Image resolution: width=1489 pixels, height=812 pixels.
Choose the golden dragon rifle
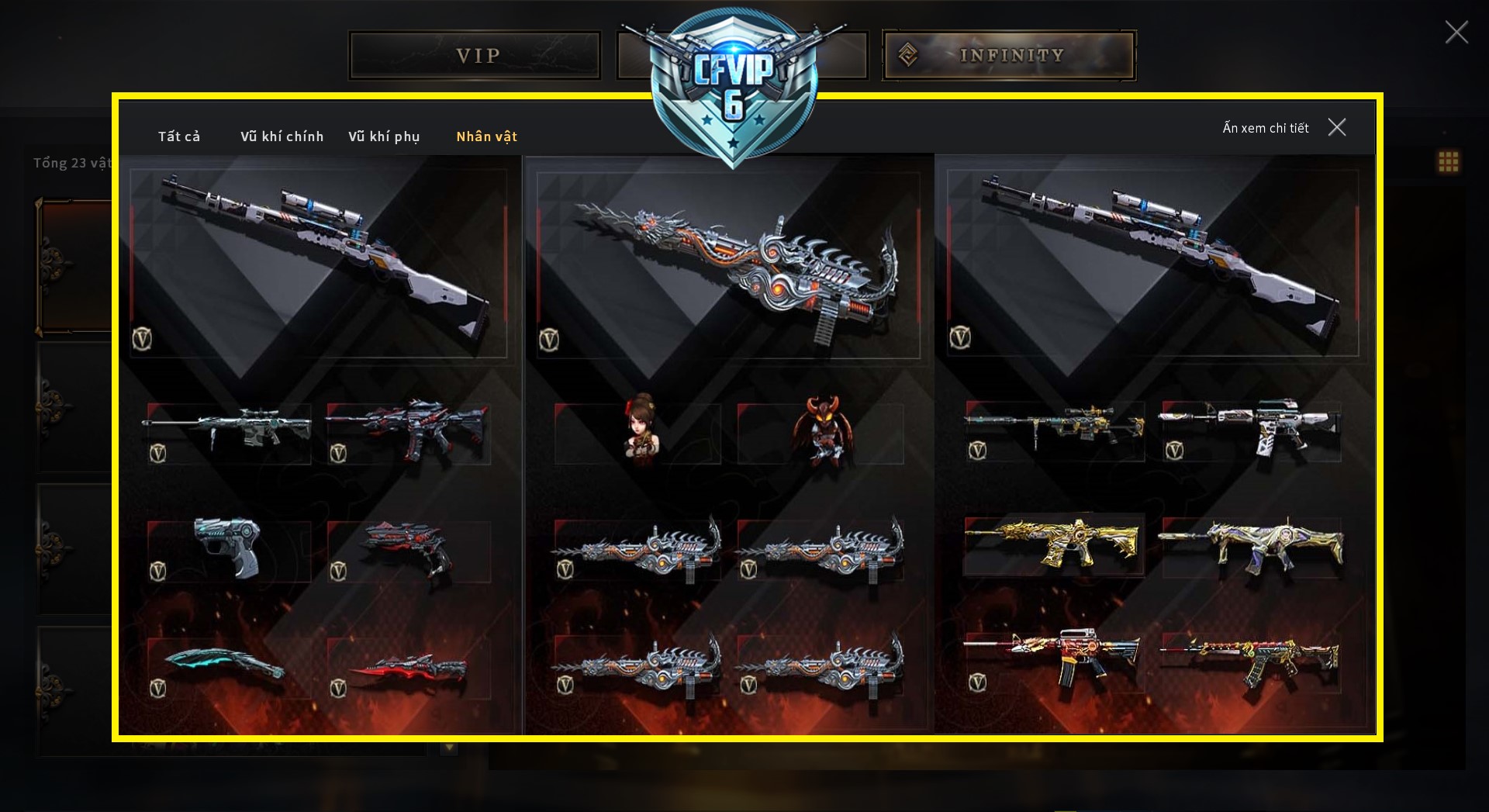pyautogui.click(x=1053, y=541)
